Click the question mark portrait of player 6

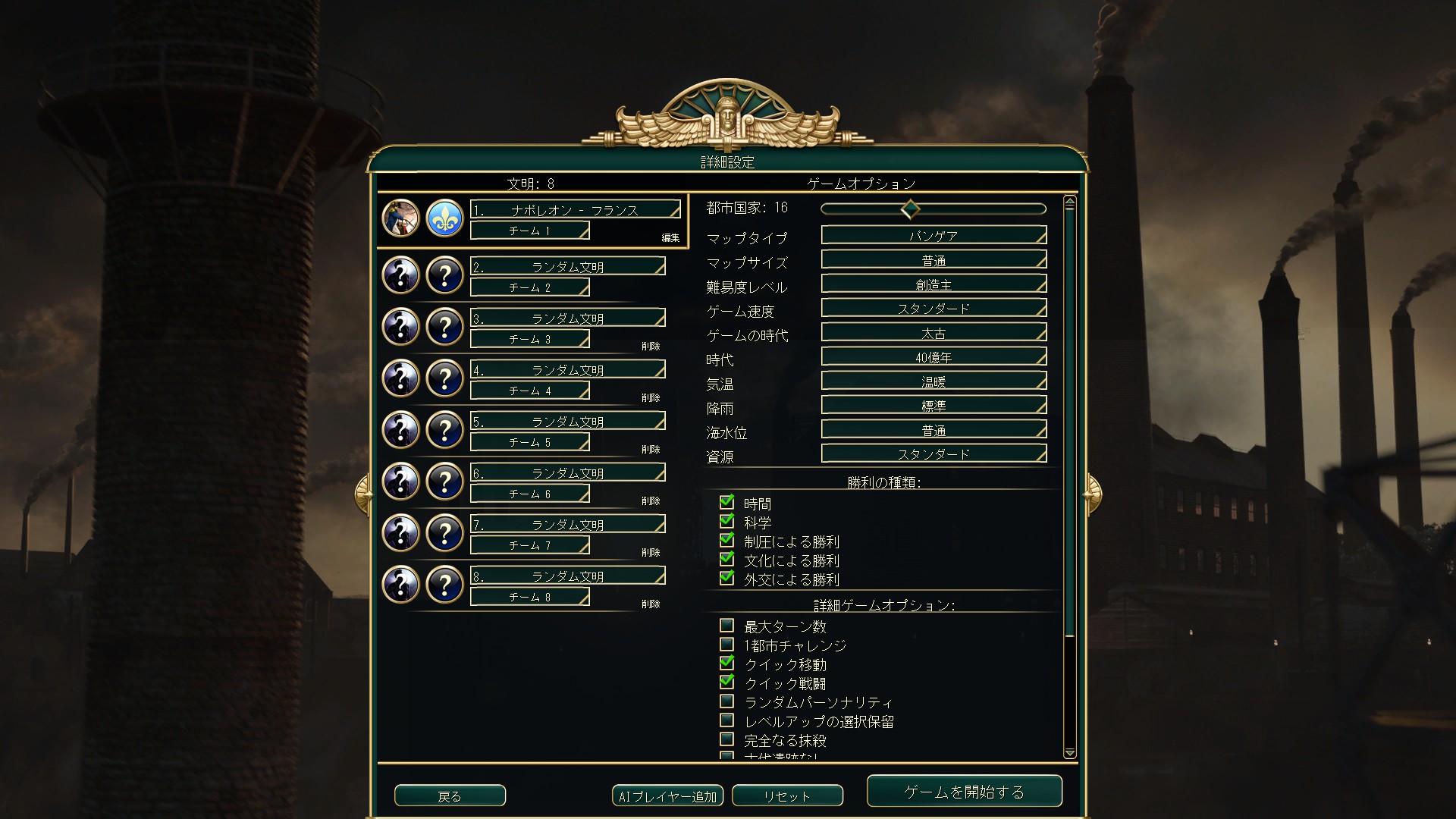point(400,481)
